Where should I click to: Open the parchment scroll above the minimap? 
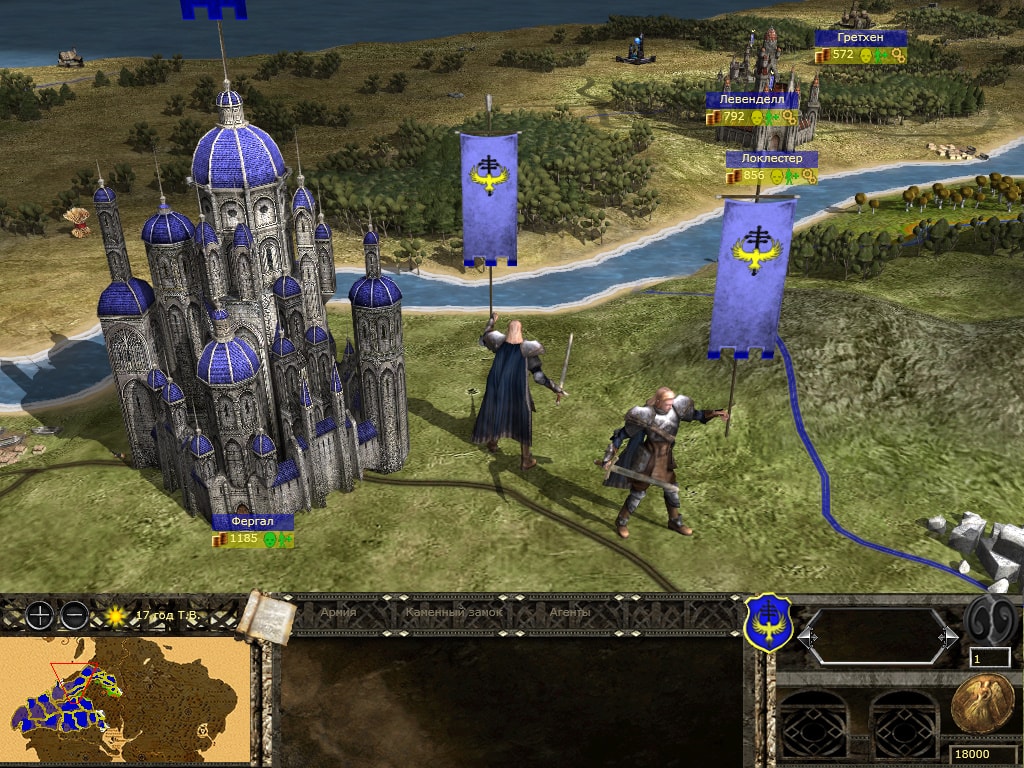tap(265, 617)
